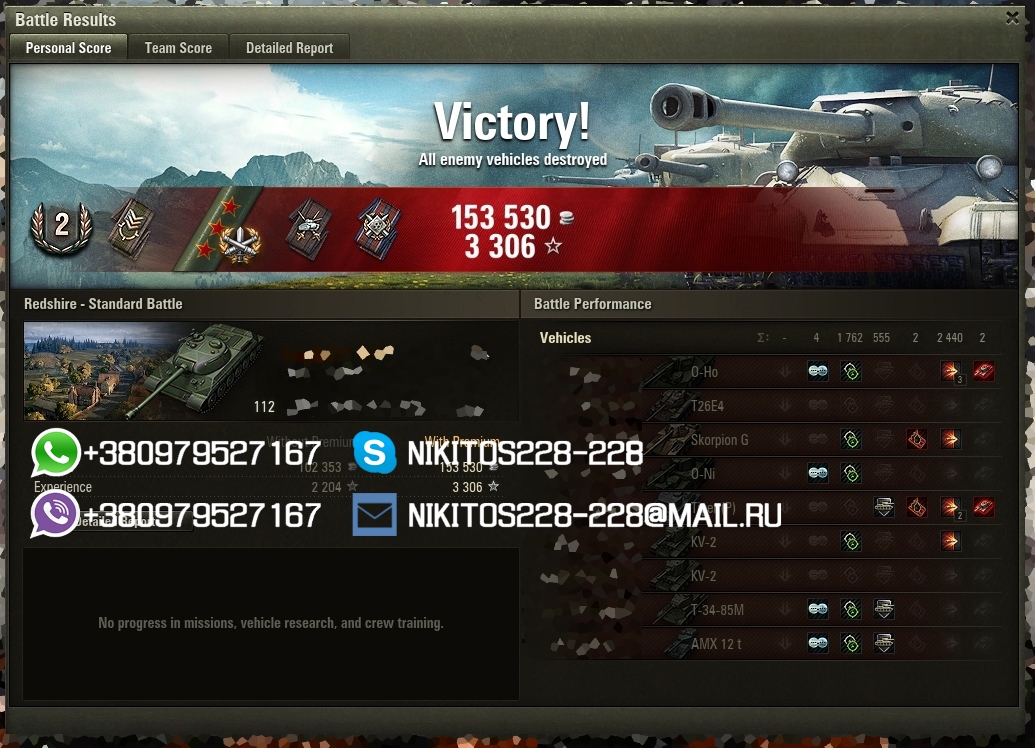
Task: Click the Redshire map and tank thumbnail
Action: pos(144,371)
